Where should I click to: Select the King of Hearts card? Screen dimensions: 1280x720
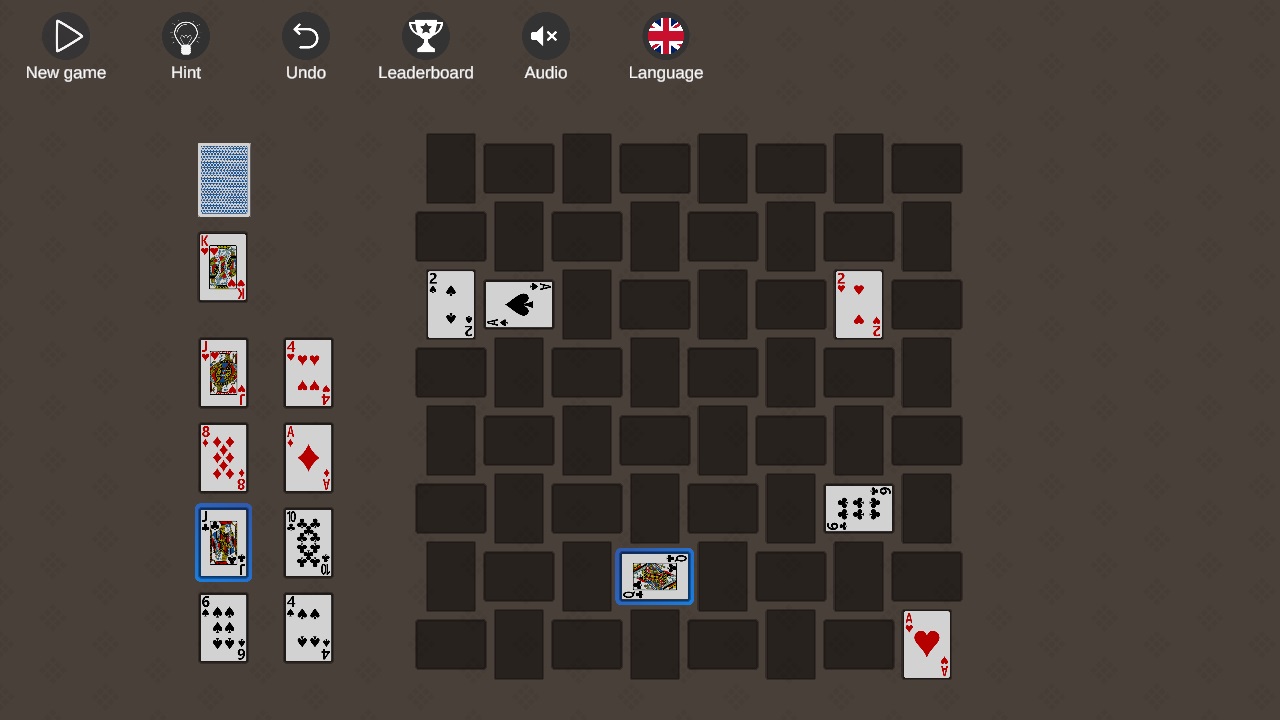(x=223, y=267)
